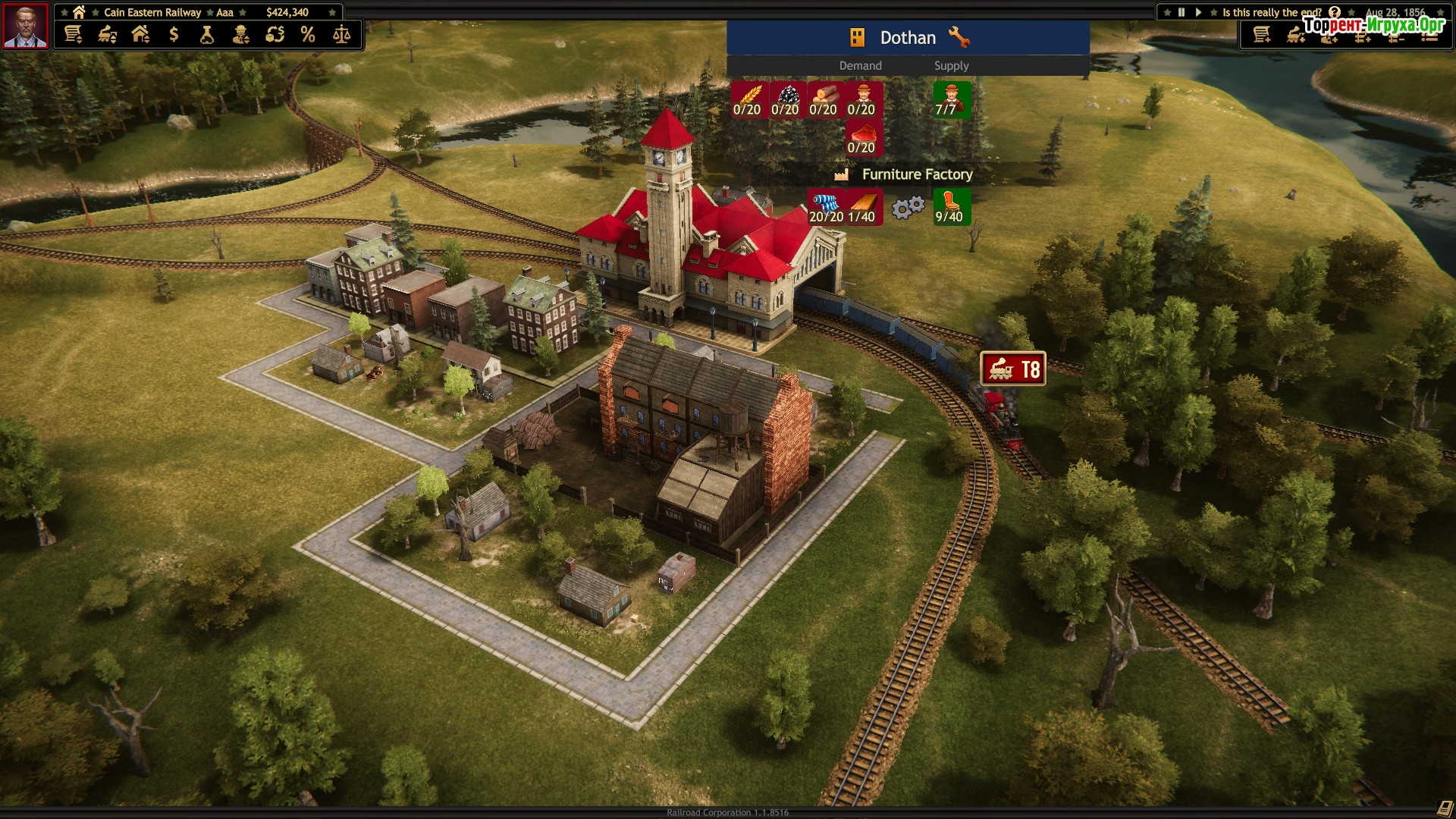1456x819 pixels.
Task: Resume game with the play button
Action: coord(1198,12)
